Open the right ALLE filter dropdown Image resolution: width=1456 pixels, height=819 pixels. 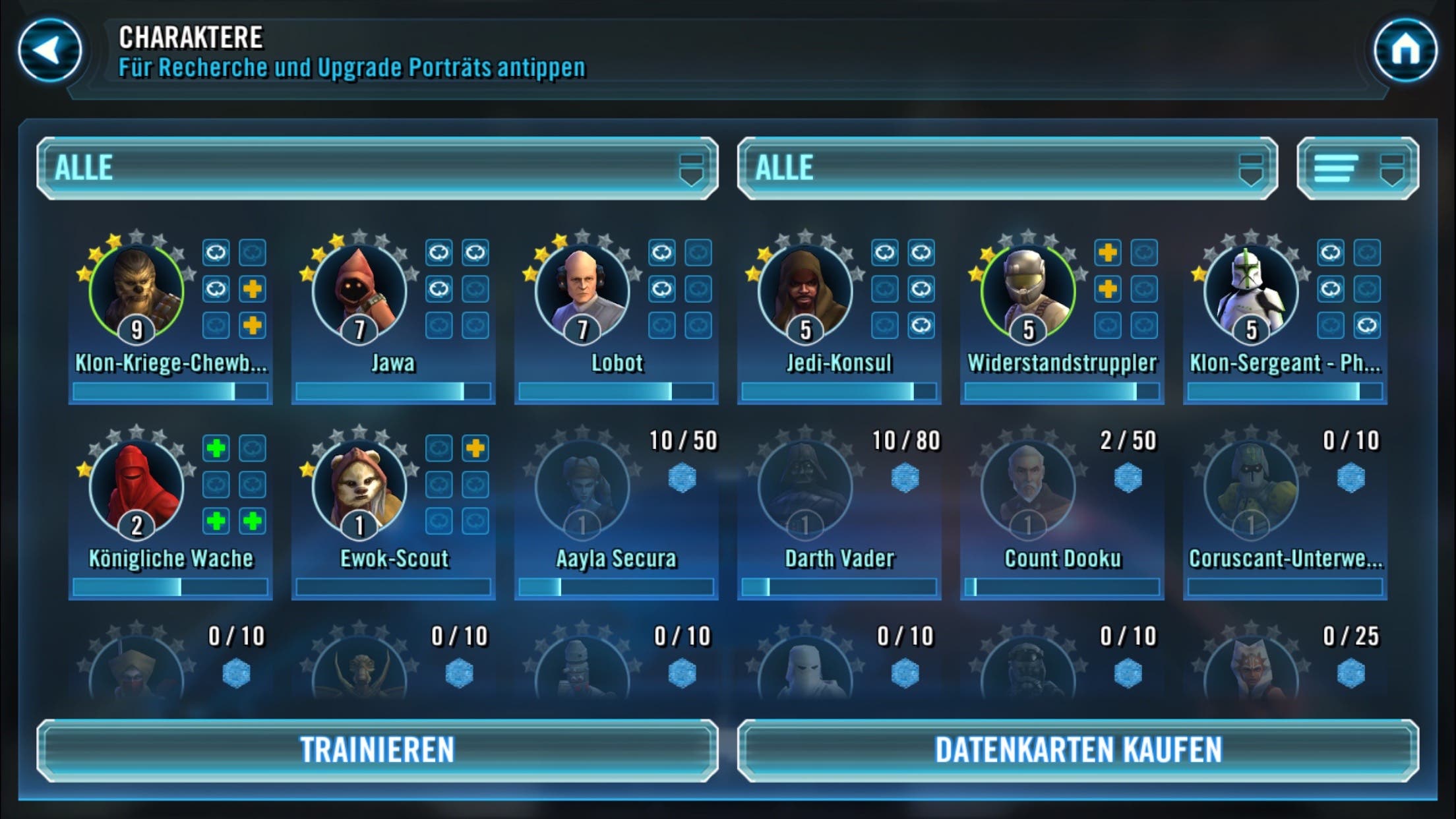1007,168
